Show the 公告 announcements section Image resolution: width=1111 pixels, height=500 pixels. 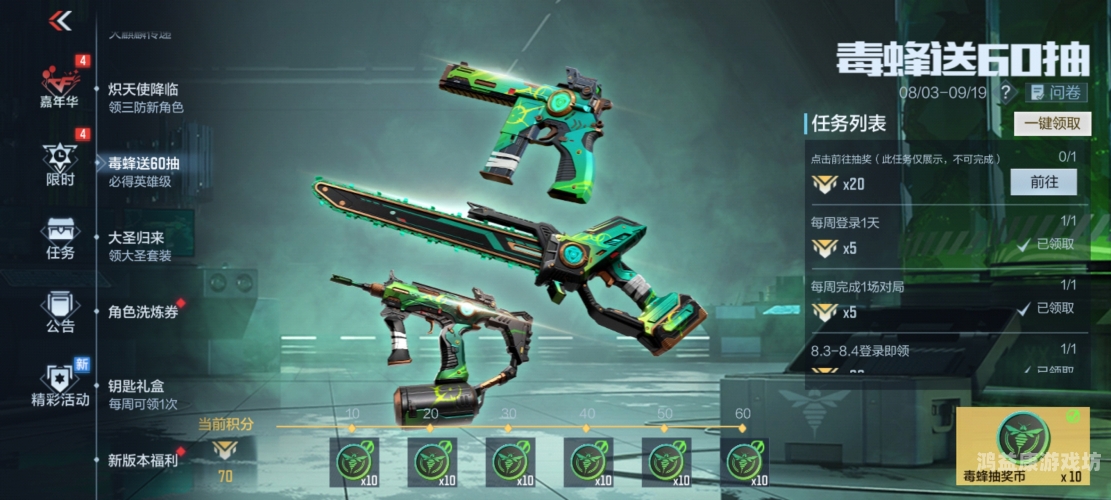60,312
